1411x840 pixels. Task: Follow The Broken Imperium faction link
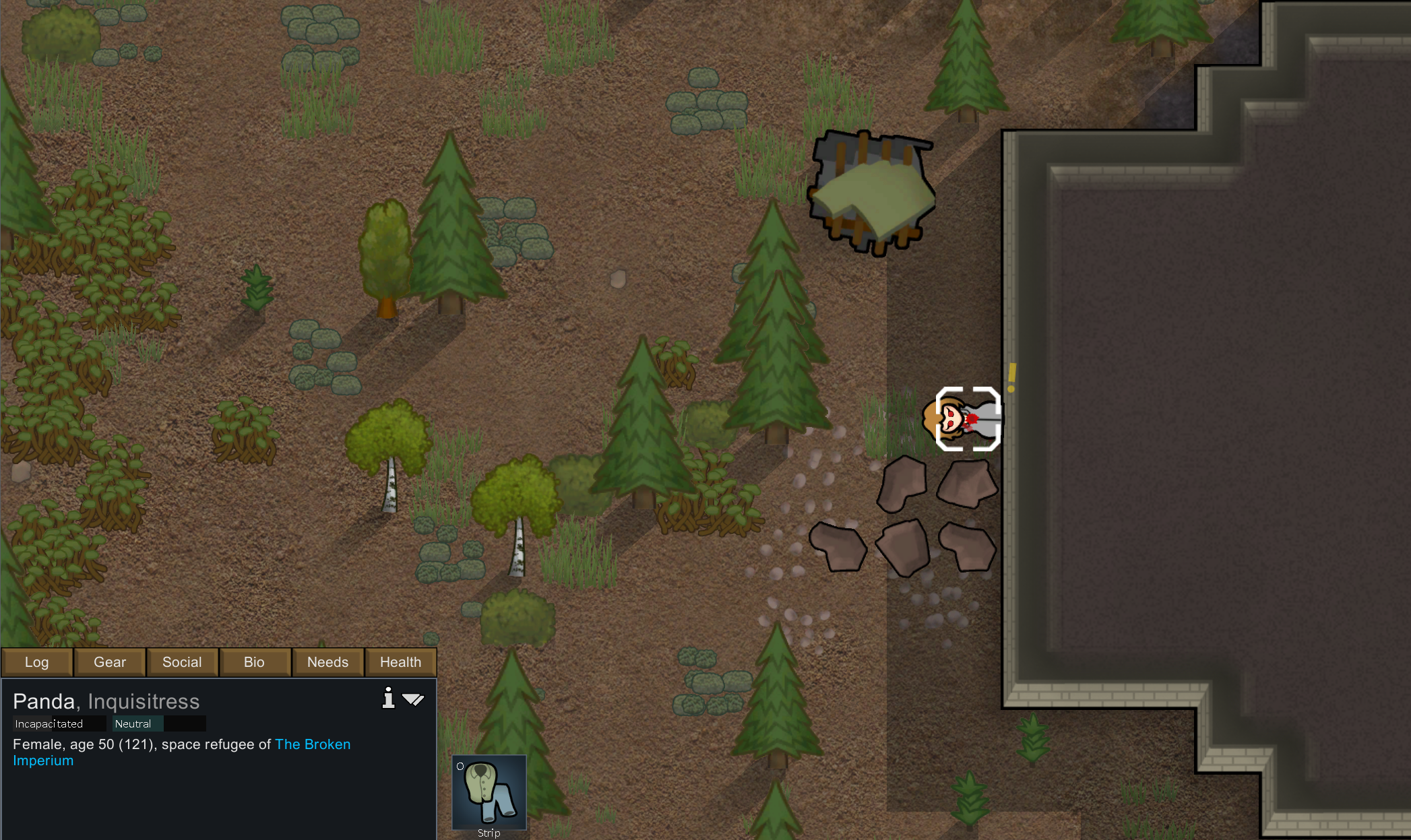(x=312, y=744)
